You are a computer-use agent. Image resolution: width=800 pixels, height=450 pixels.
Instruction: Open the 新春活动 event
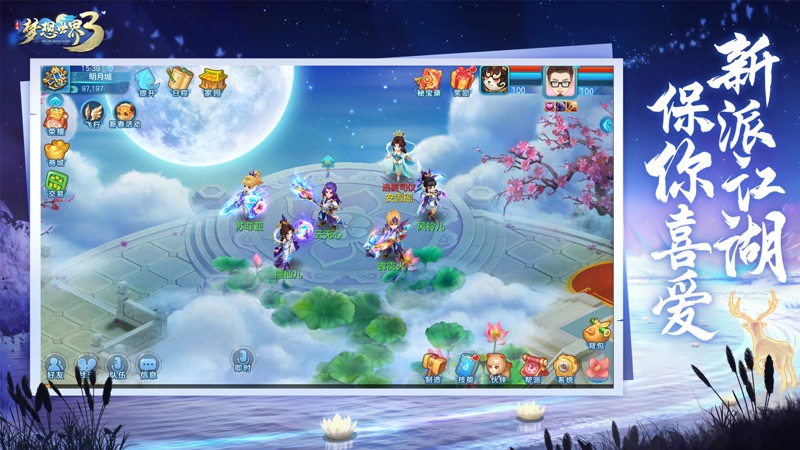pos(126,113)
